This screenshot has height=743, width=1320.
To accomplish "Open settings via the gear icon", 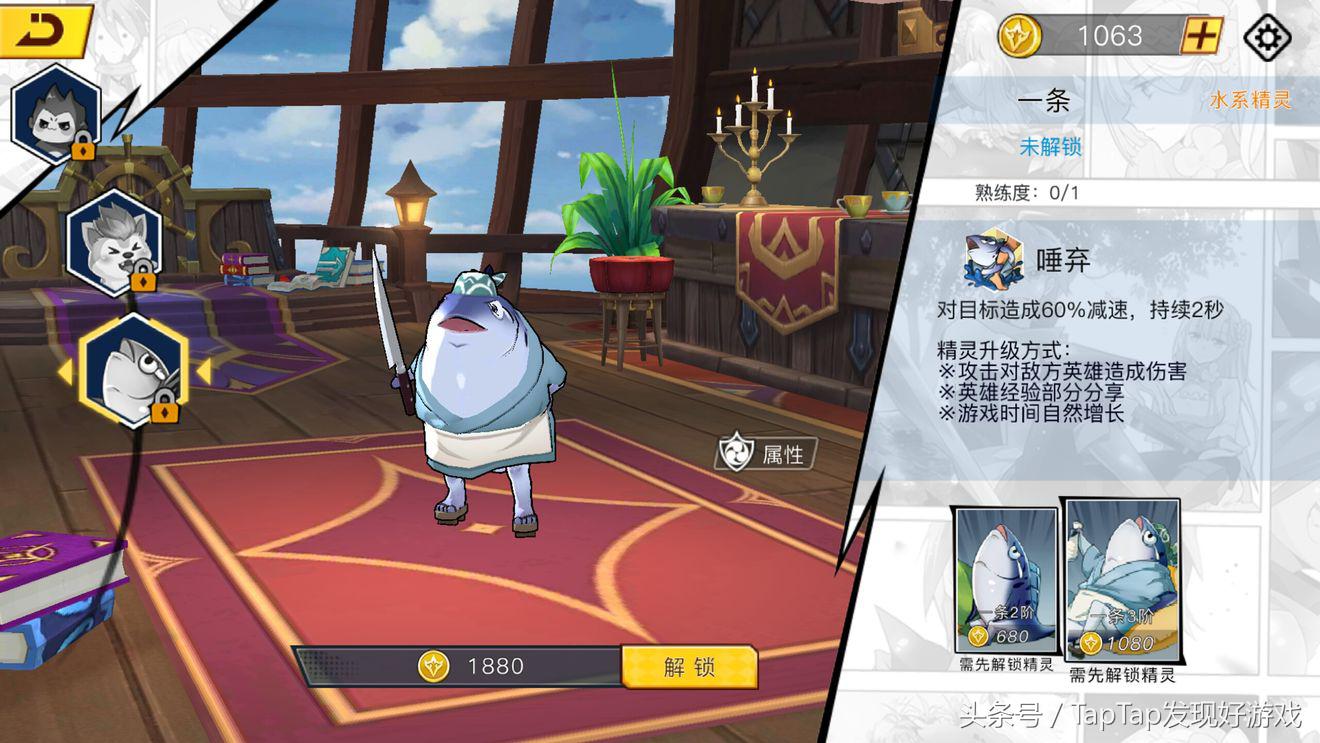I will (x=1266, y=37).
